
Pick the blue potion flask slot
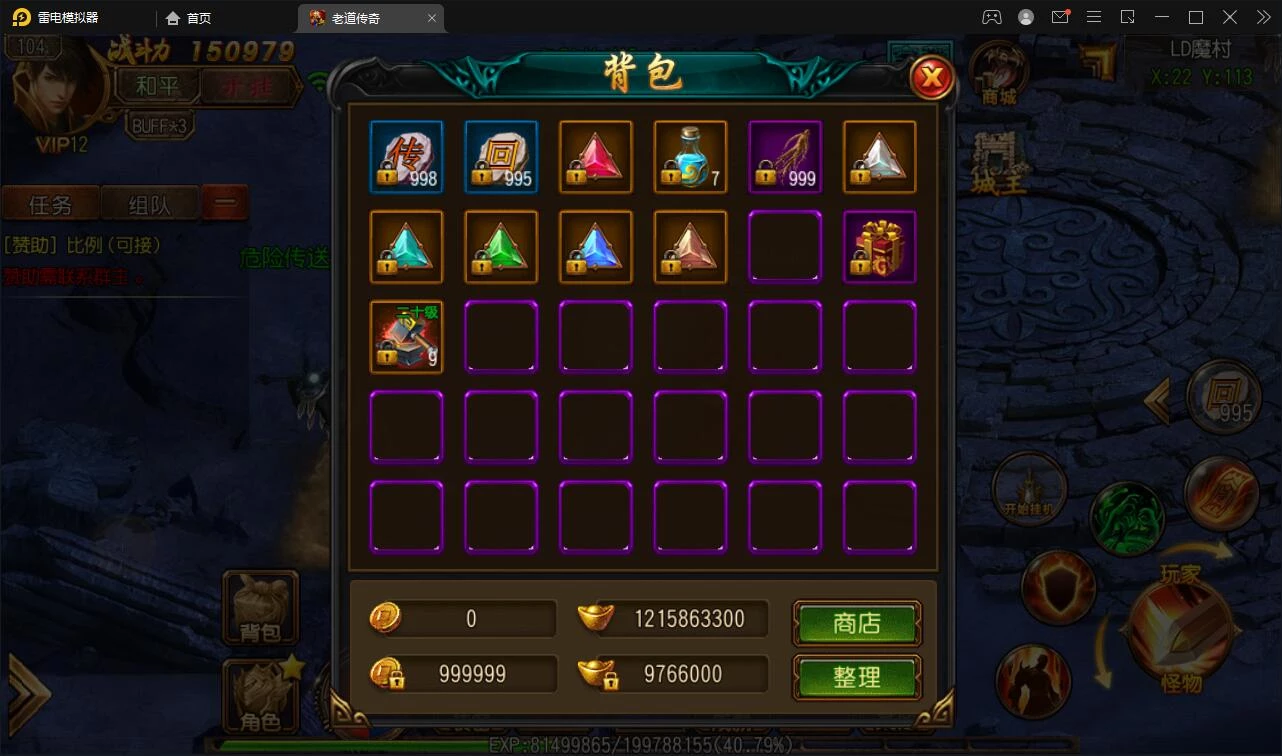click(690, 157)
